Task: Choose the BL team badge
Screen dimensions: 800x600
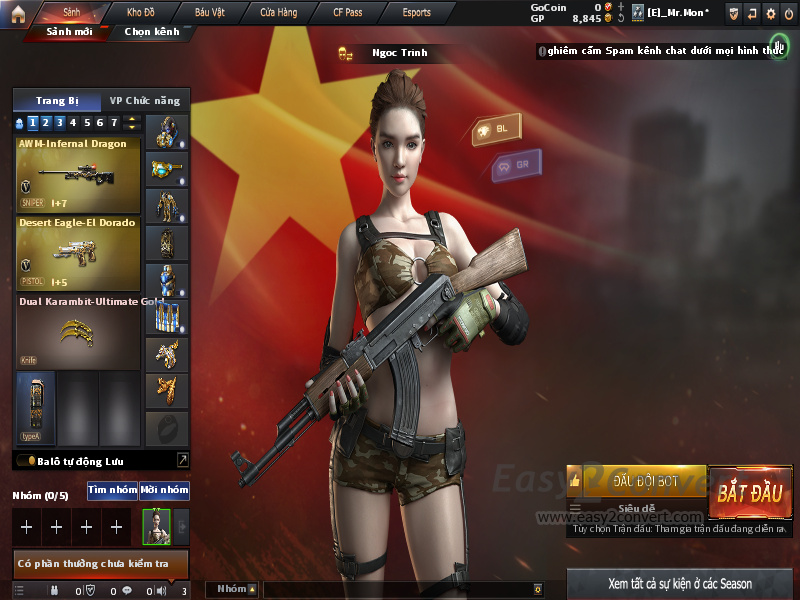Action: click(x=496, y=130)
